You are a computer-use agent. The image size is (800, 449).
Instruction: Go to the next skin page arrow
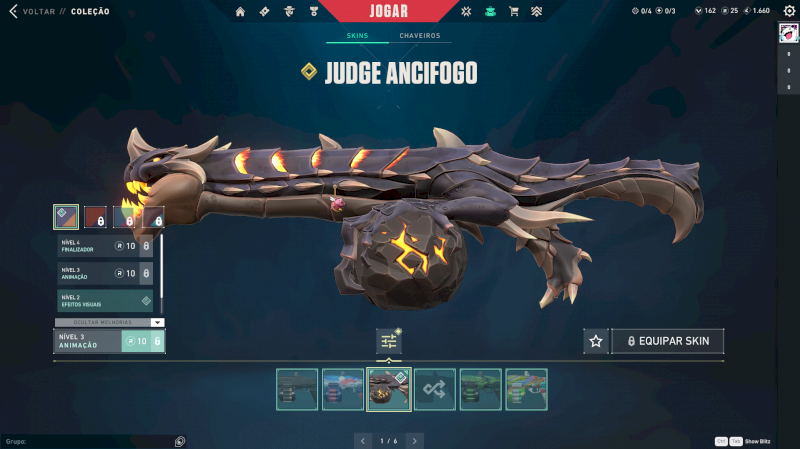[415, 440]
